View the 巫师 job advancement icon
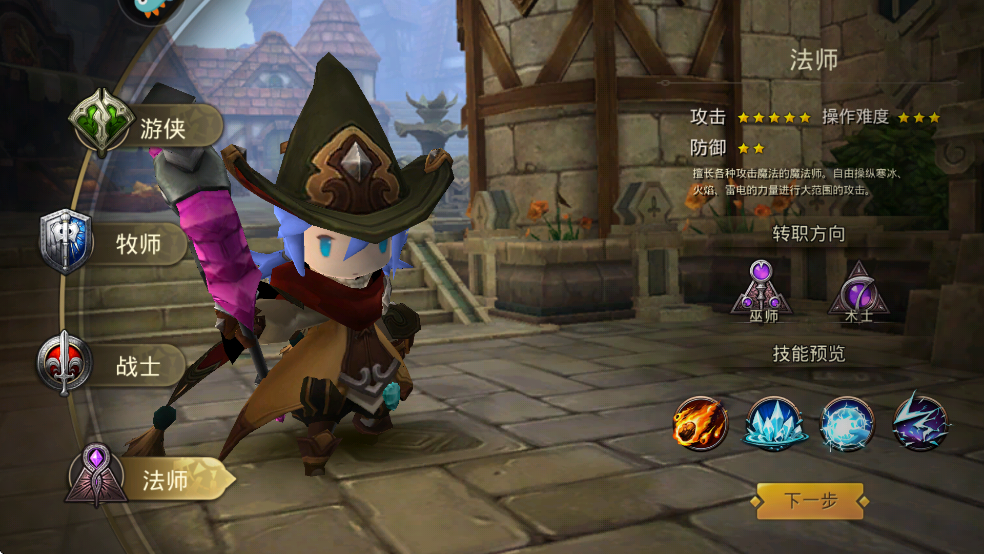The width and height of the screenshot is (984, 554). coord(762,290)
